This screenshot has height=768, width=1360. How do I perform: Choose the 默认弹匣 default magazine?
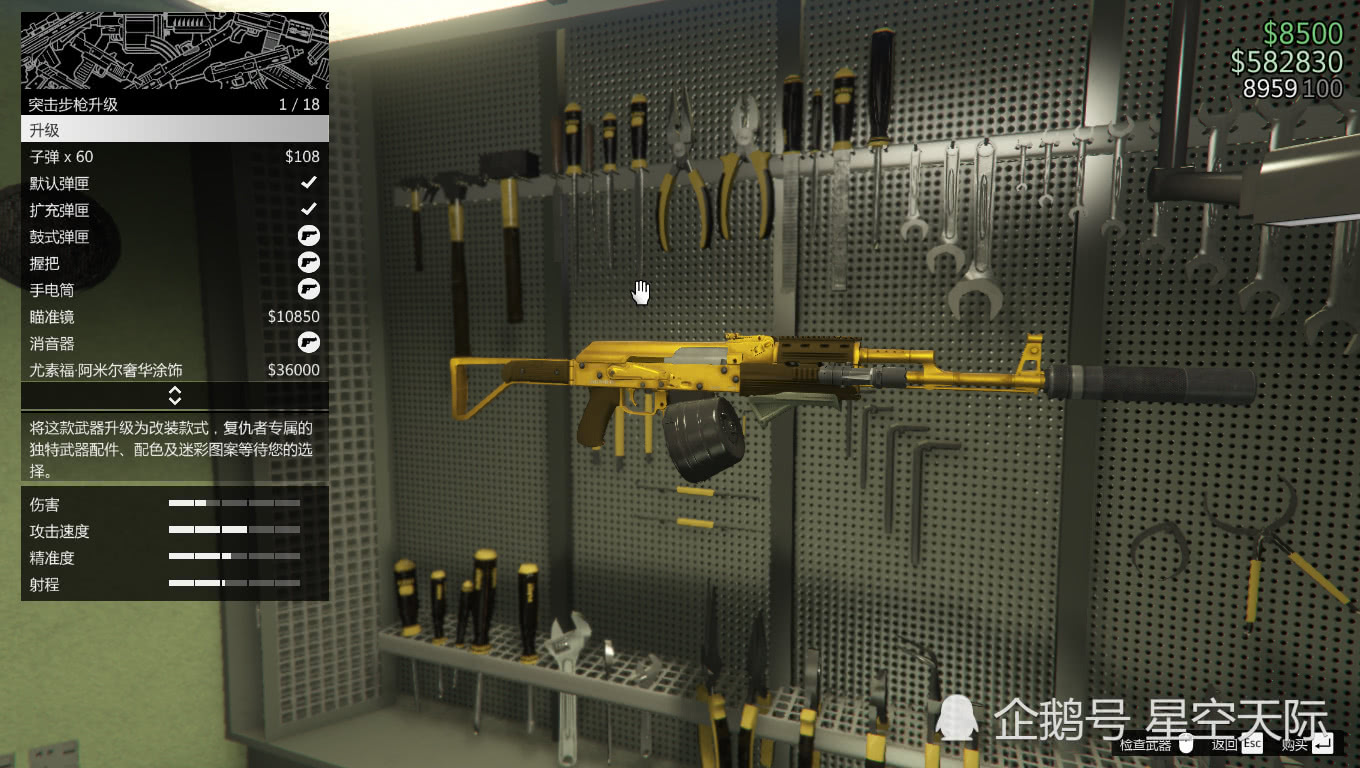(174, 183)
